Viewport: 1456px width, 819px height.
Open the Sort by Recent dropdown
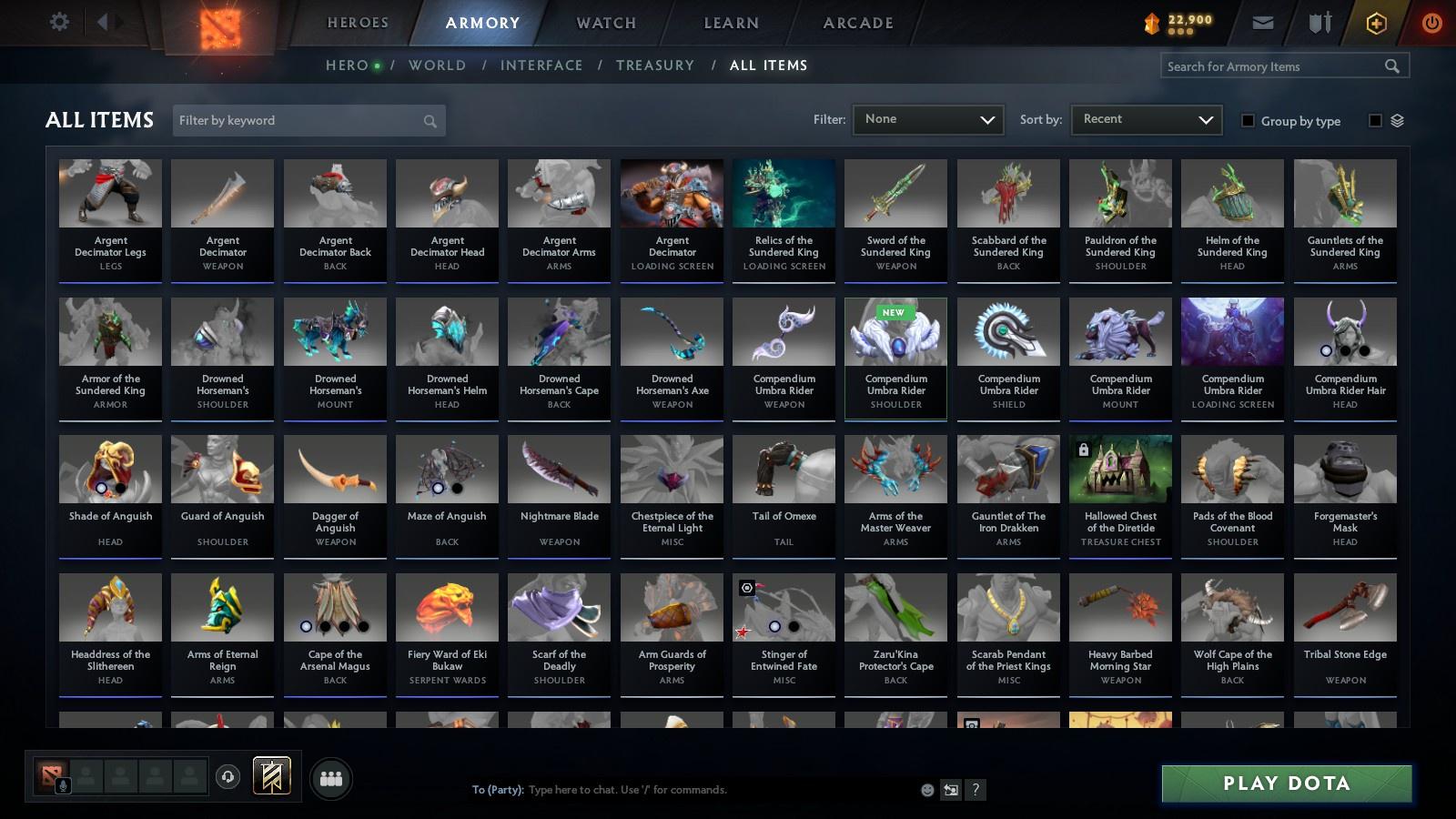(x=1146, y=119)
